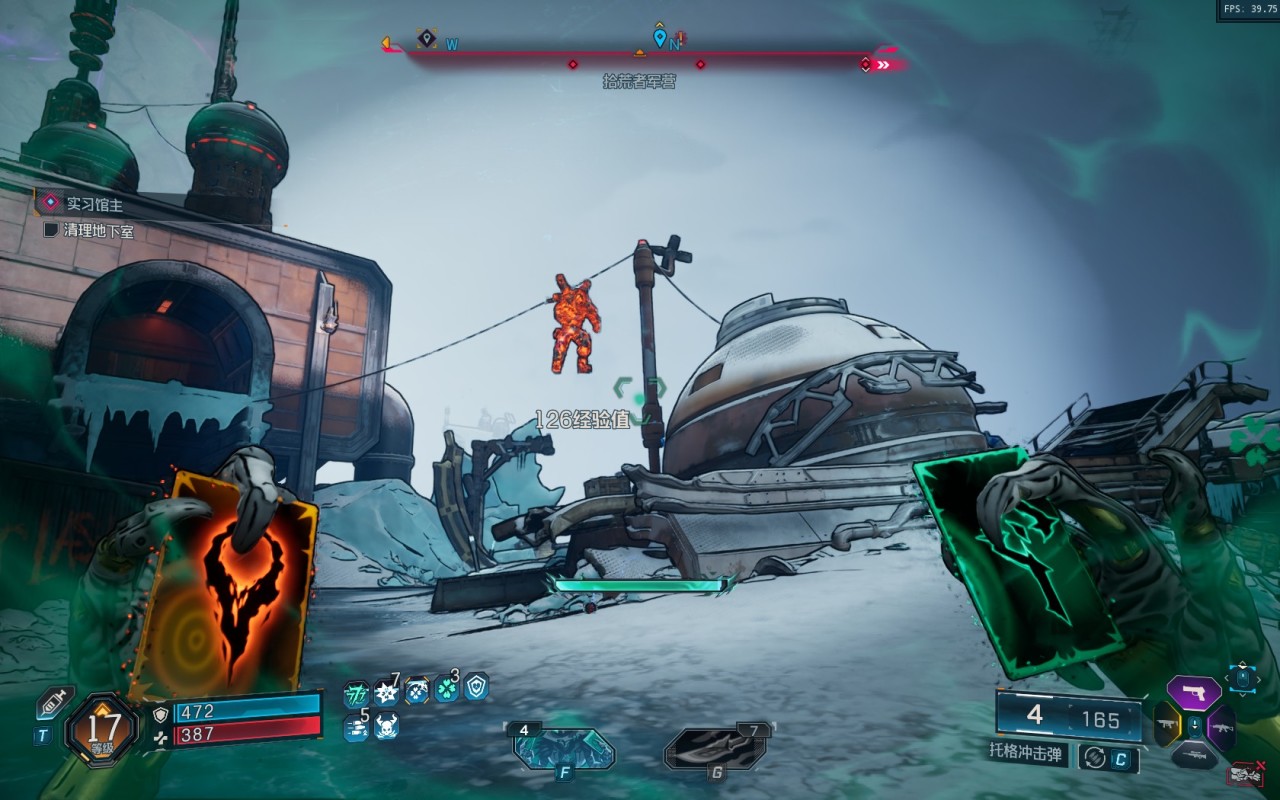Click the bullets buff icon with 5 stacks

(x=356, y=727)
